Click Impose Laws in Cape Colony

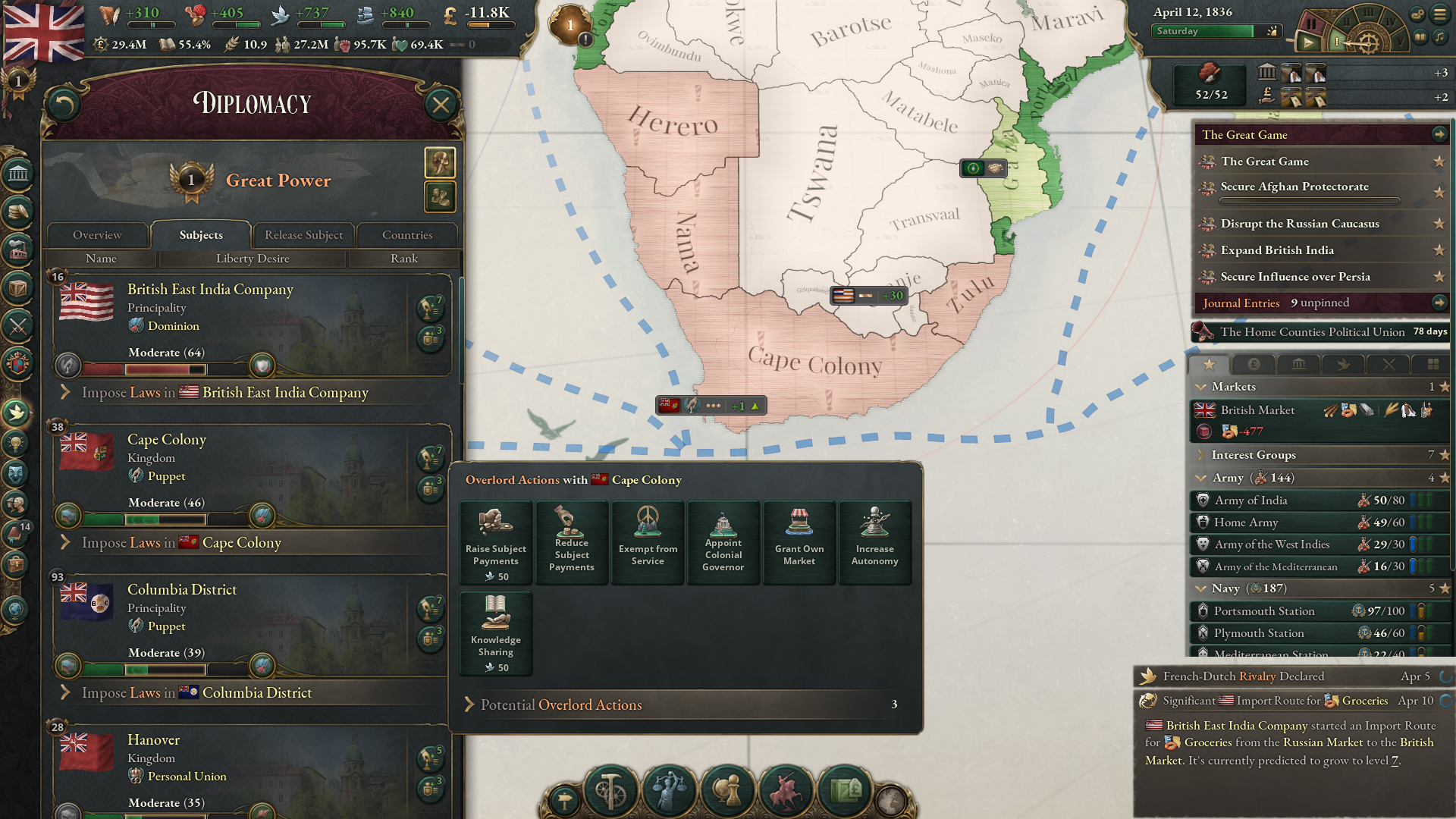[x=180, y=543]
